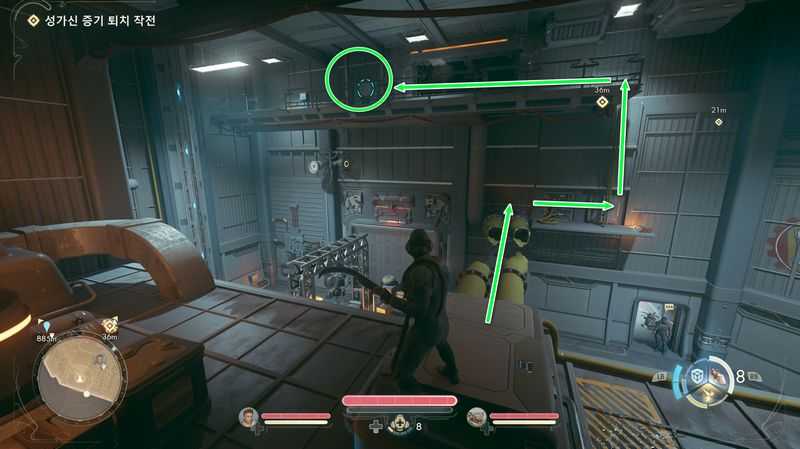The width and height of the screenshot is (800, 449).
Task: Click the right companion portrait
Action: point(477,416)
